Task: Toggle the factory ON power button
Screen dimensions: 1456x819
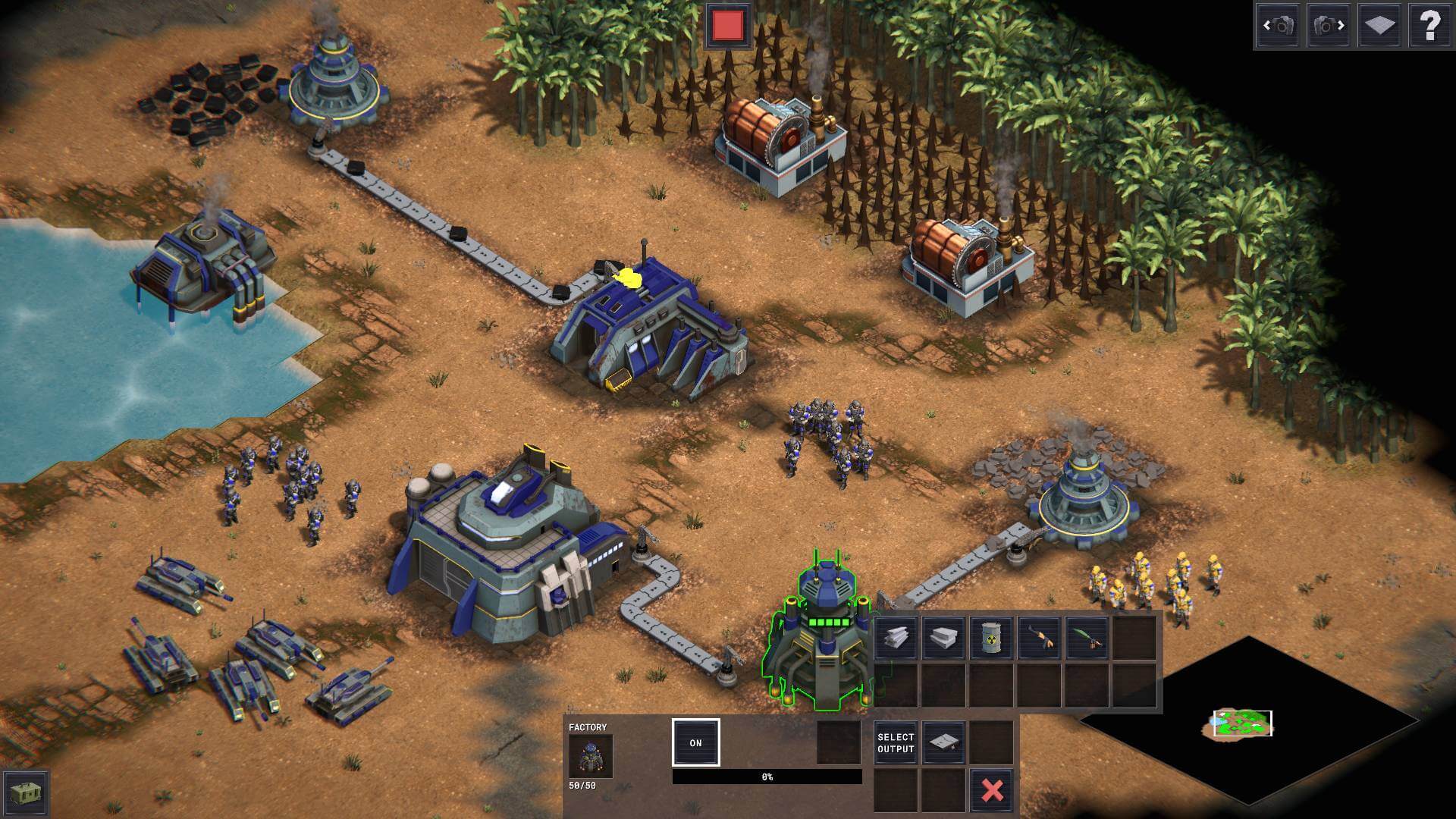Action: pyautogui.click(x=695, y=742)
